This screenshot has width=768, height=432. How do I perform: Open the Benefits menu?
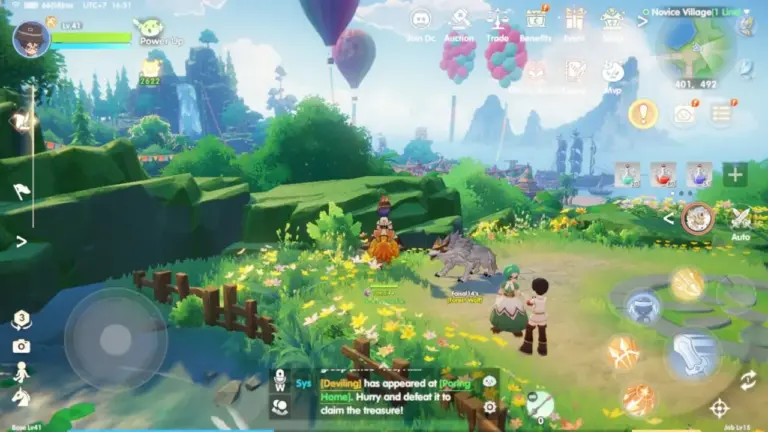(536, 21)
